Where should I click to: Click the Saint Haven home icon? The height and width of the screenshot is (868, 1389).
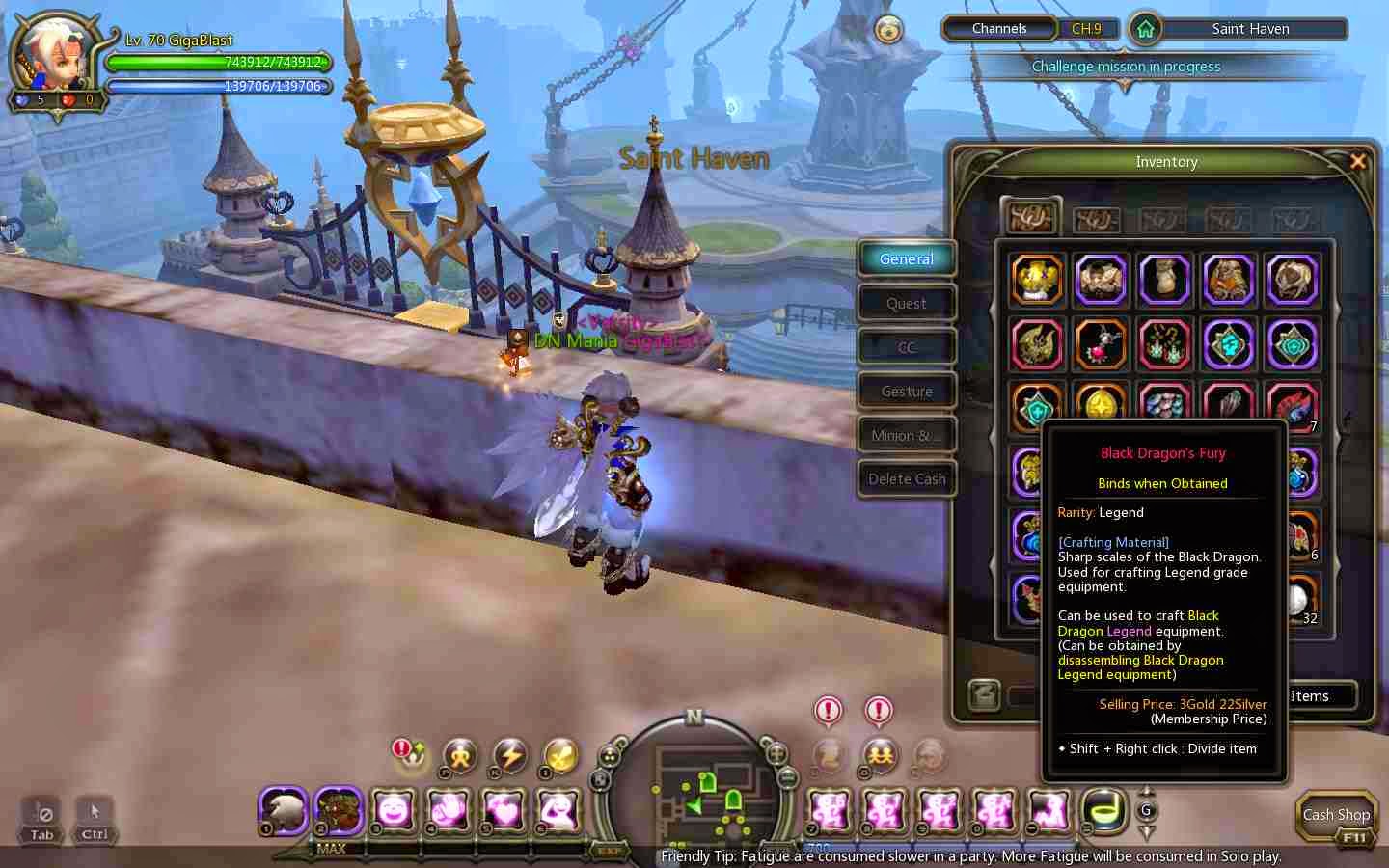pos(1144,29)
